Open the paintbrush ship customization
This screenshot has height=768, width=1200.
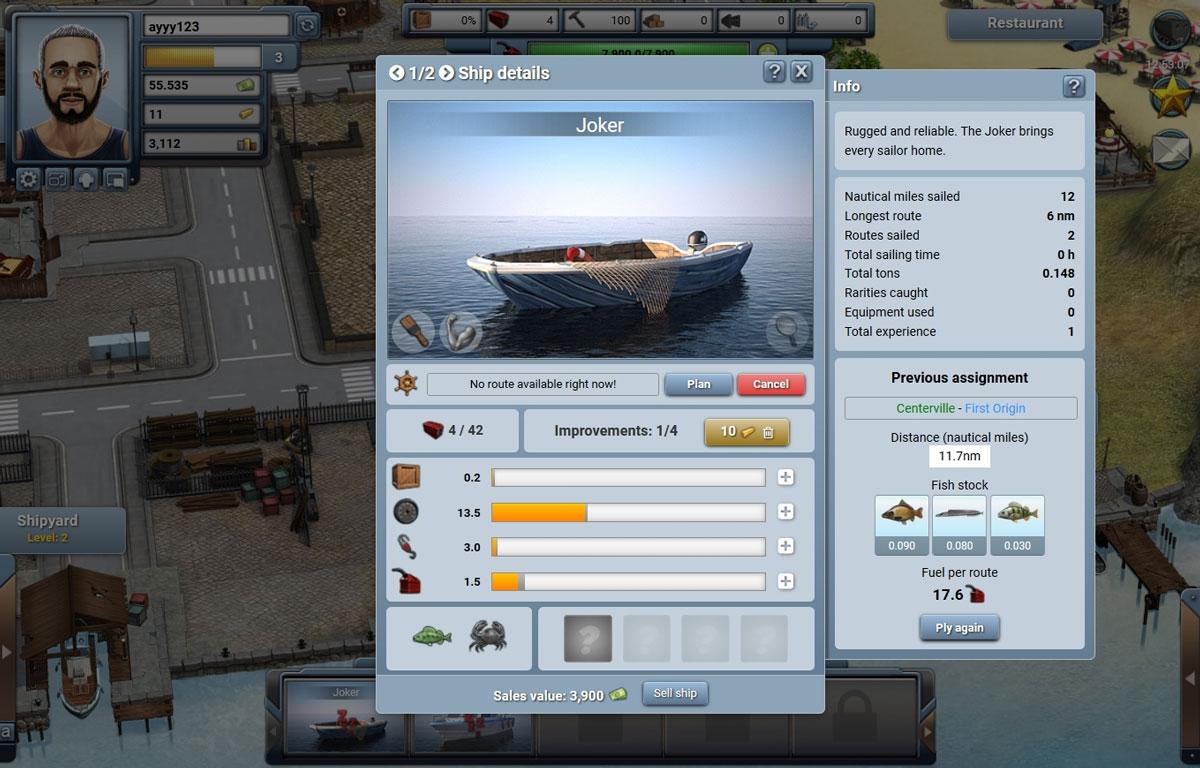(412, 331)
